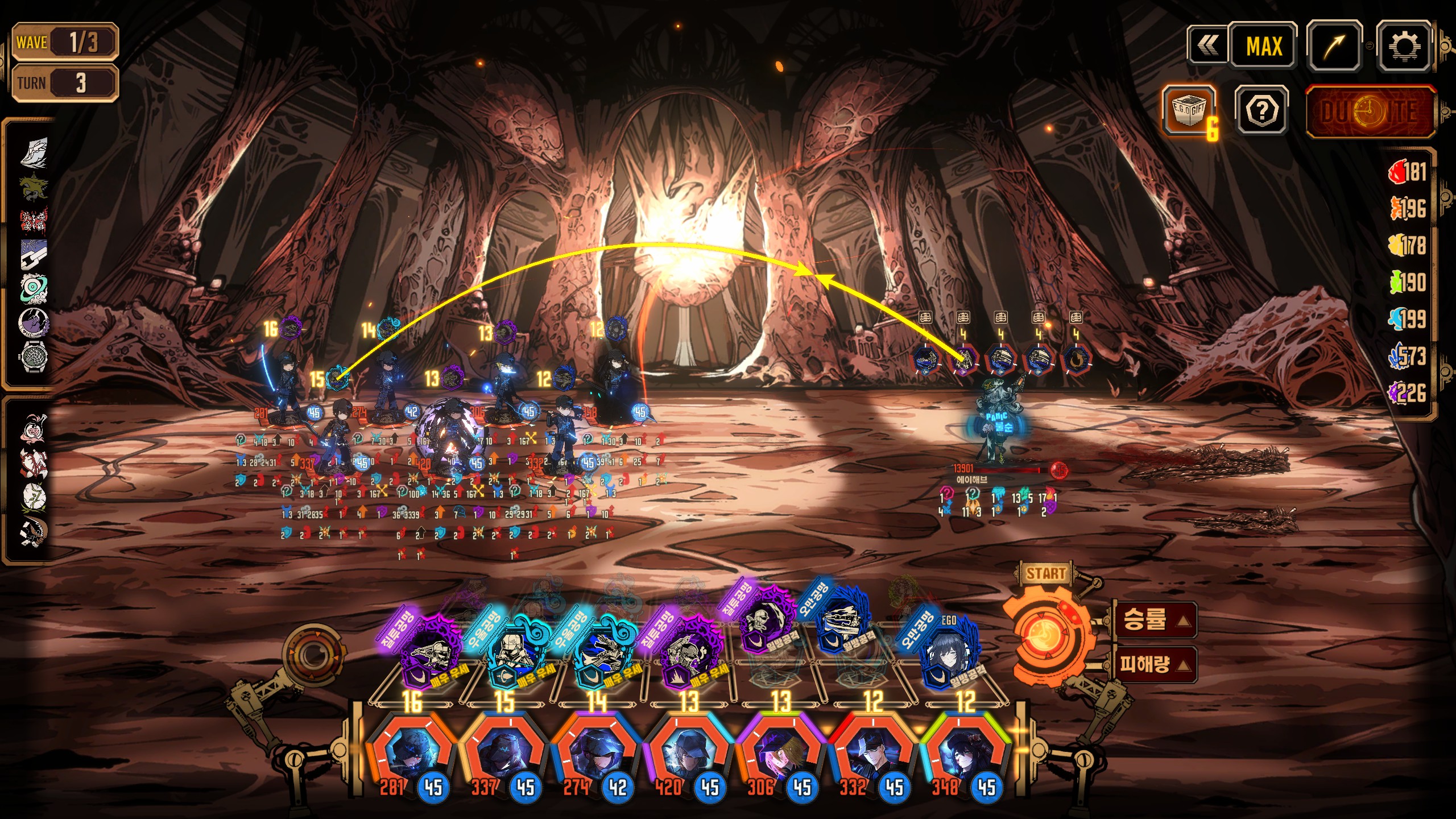The image size is (1456, 819).
Task: Click the double chevron collapse button
Action: 1207,46
